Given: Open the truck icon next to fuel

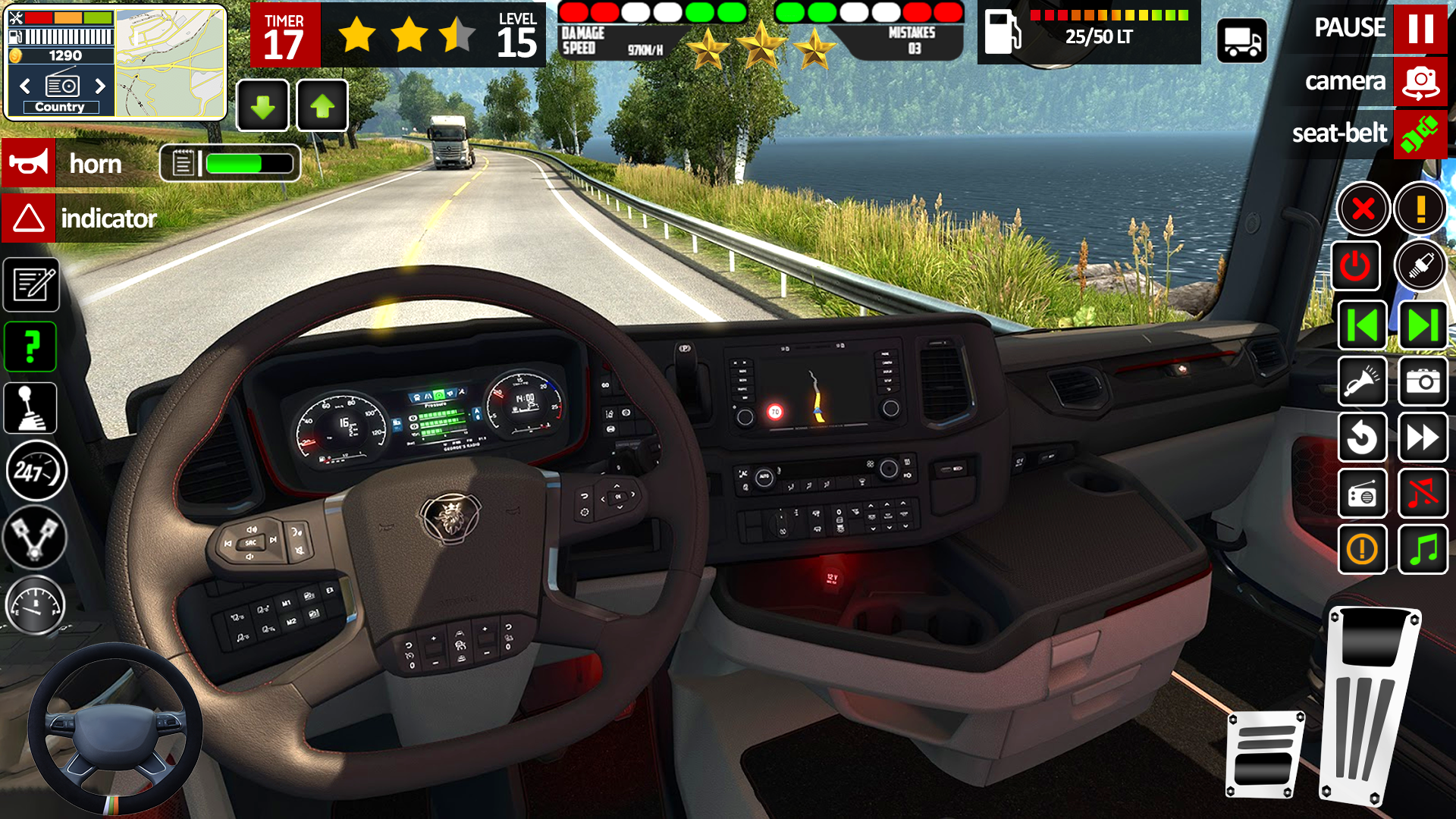Looking at the screenshot, I should [x=1241, y=41].
